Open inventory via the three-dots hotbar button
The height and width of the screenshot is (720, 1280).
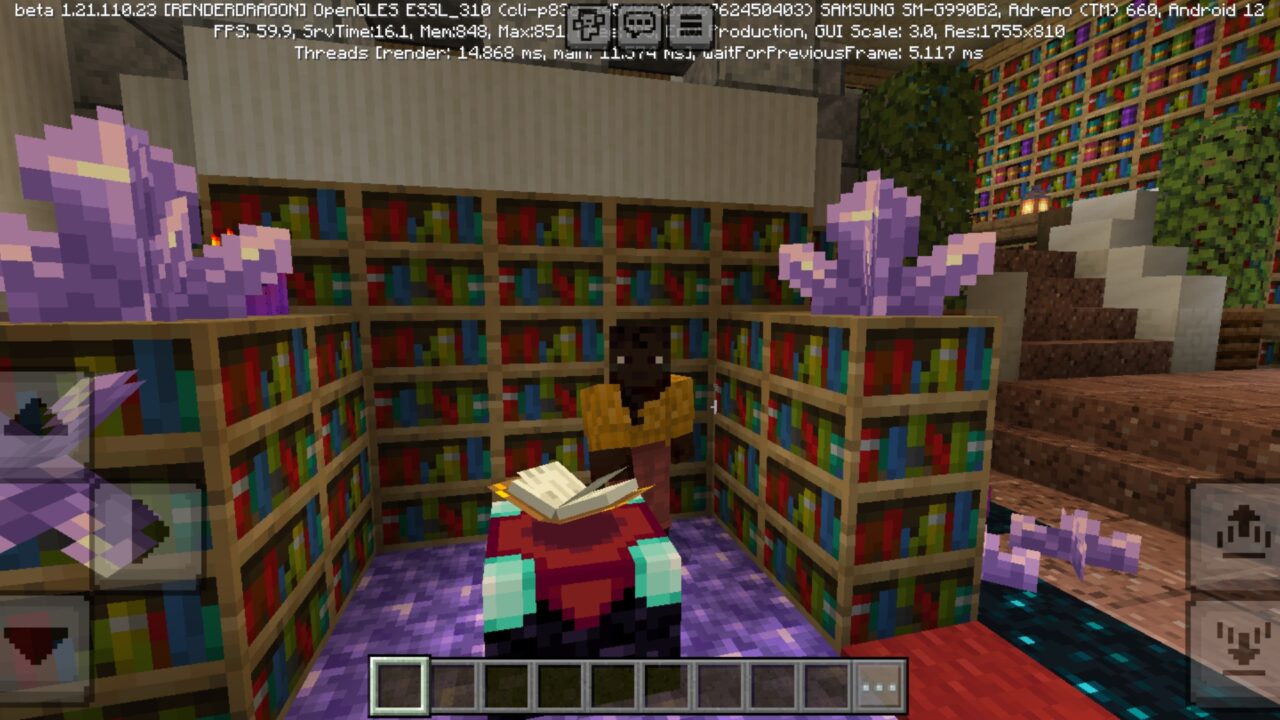click(x=880, y=686)
